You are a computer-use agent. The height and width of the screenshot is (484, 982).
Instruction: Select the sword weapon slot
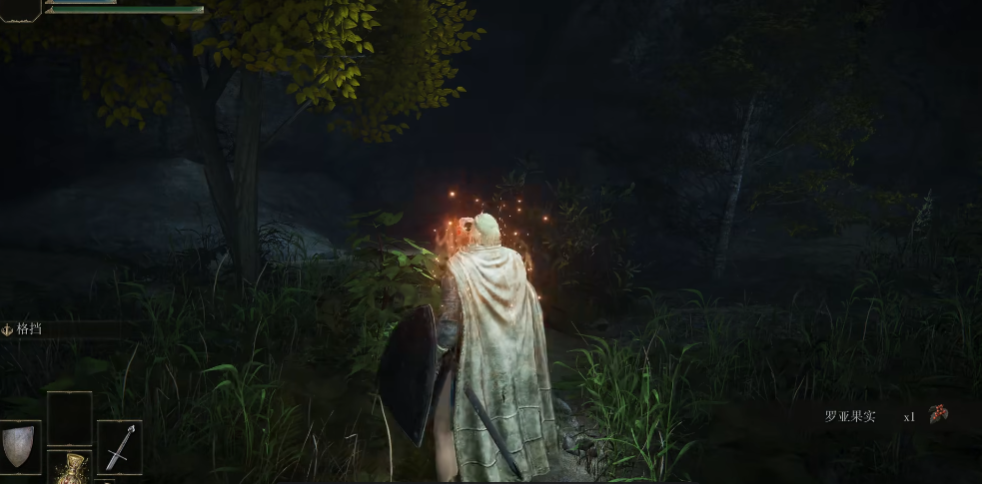(119, 446)
